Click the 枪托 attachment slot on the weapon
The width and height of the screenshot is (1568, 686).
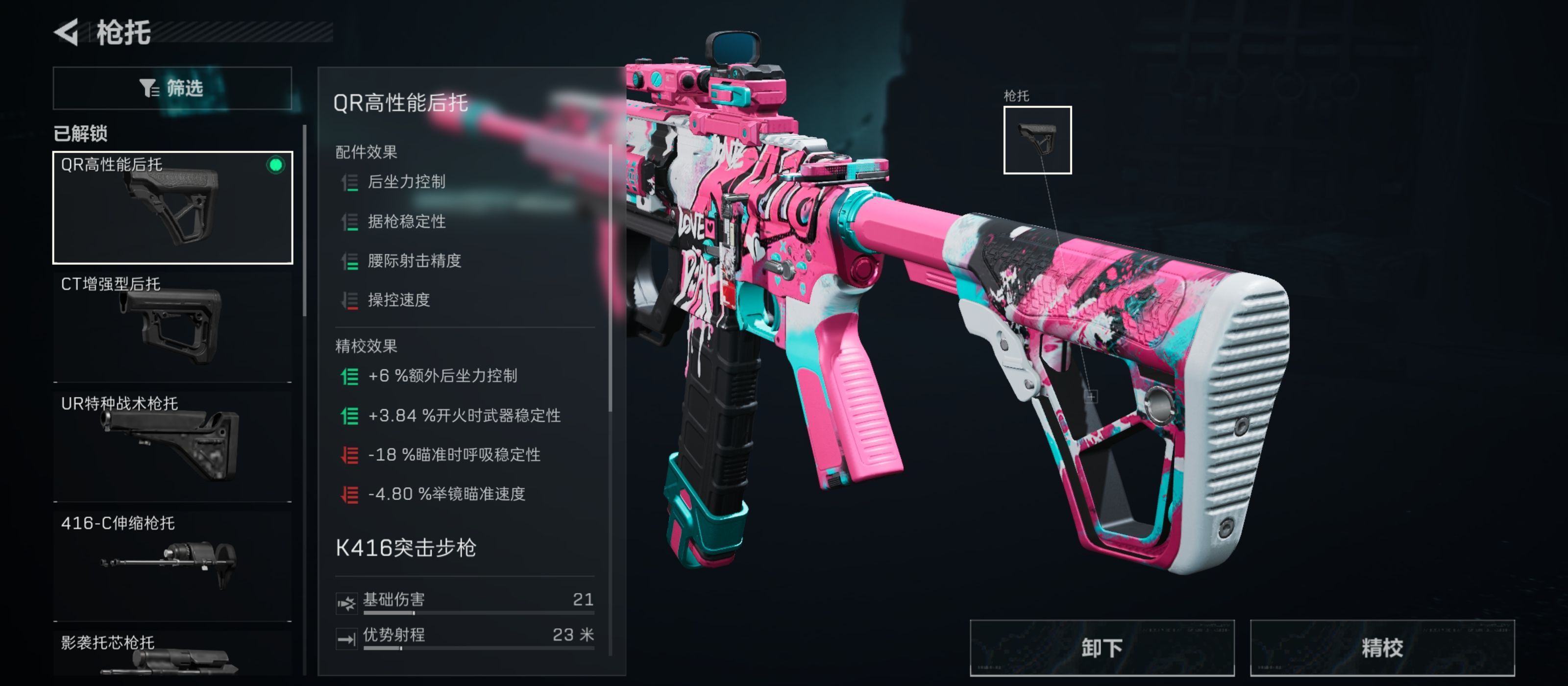point(1037,140)
